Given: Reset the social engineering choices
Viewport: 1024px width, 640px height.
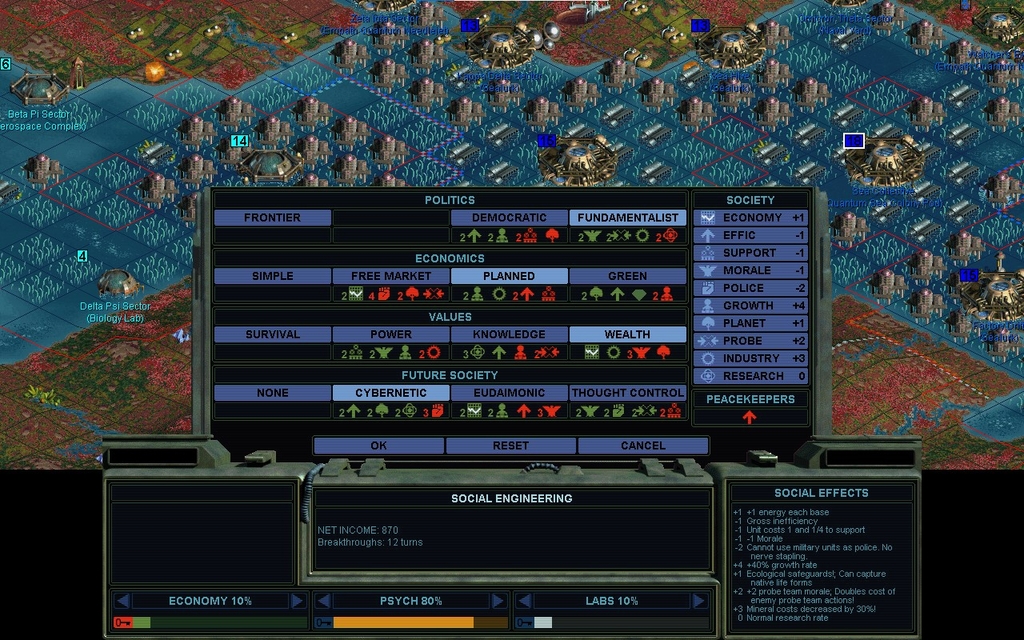Looking at the screenshot, I should 511,446.
